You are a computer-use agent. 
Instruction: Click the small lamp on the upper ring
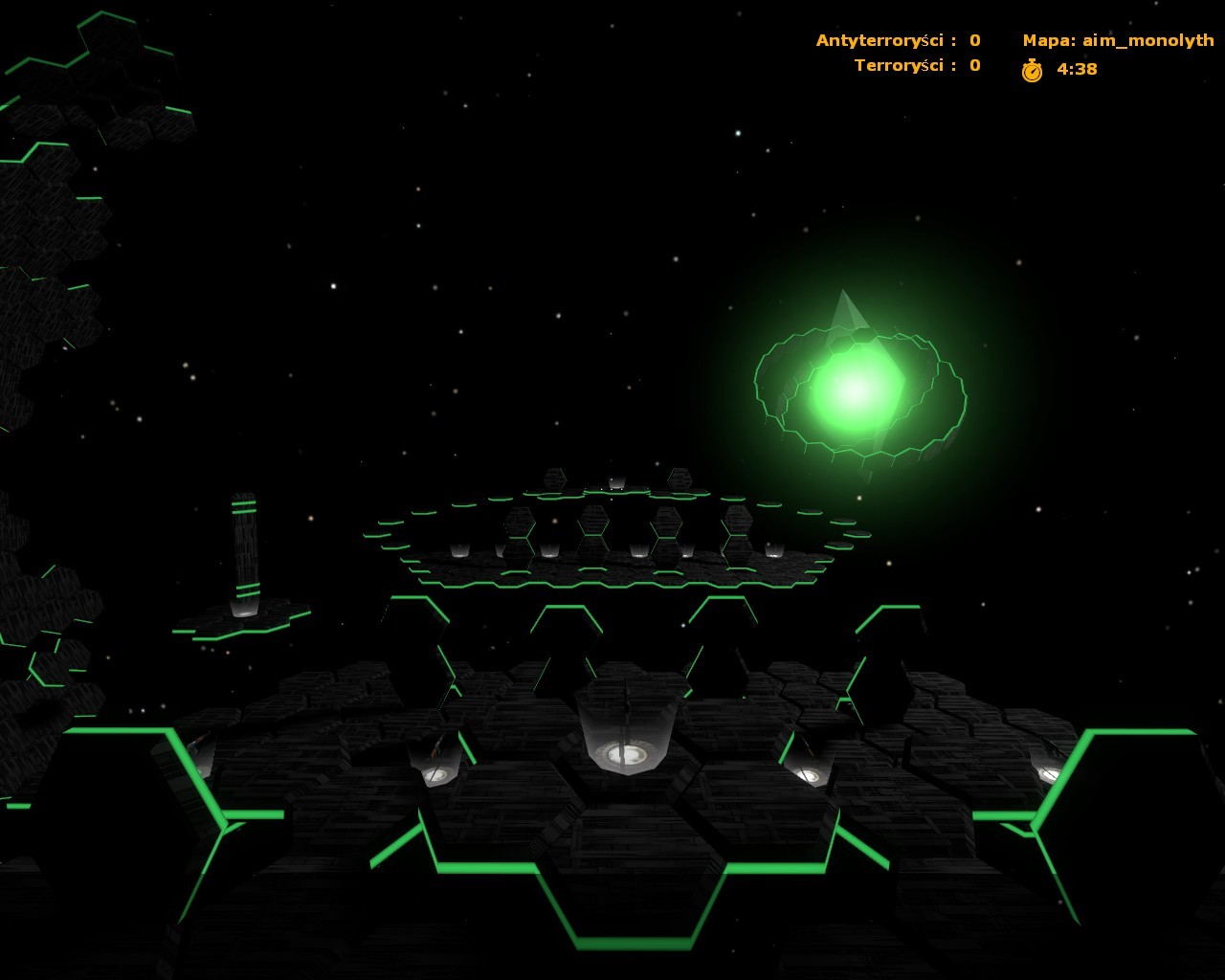click(617, 485)
